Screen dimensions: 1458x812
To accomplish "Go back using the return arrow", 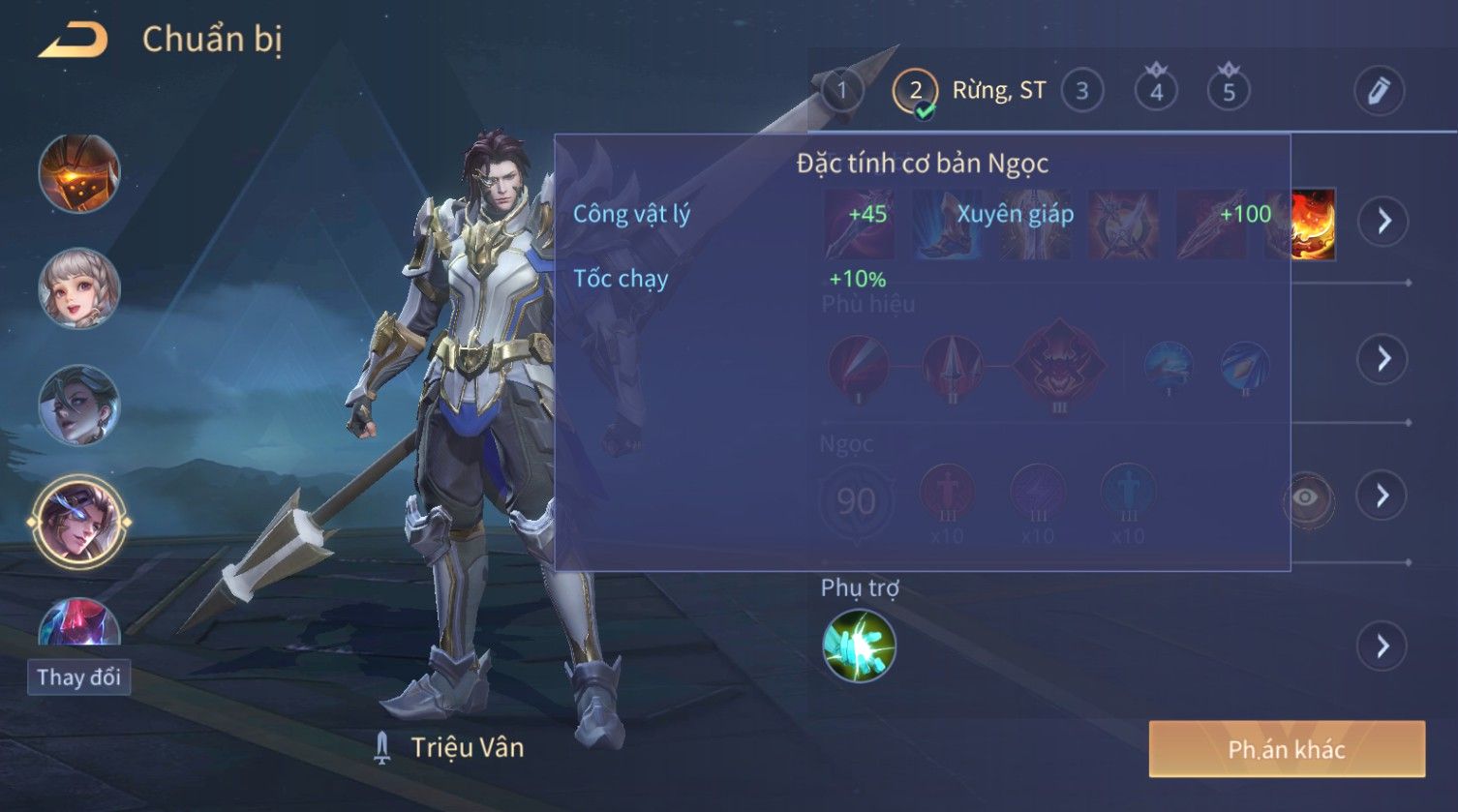I will (x=73, y=41).
